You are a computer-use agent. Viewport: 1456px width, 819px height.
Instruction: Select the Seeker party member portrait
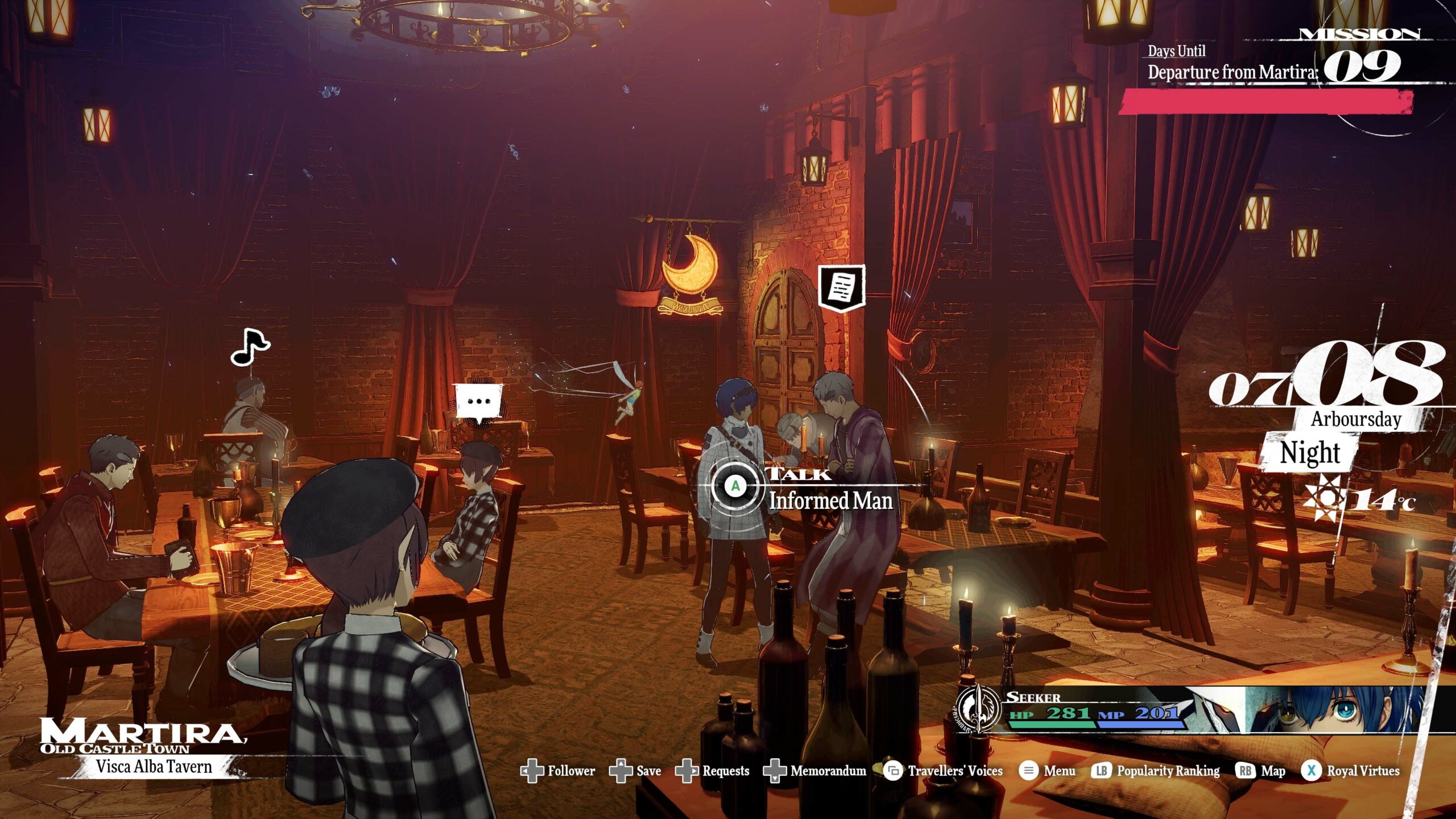[x=1331, y=710]
